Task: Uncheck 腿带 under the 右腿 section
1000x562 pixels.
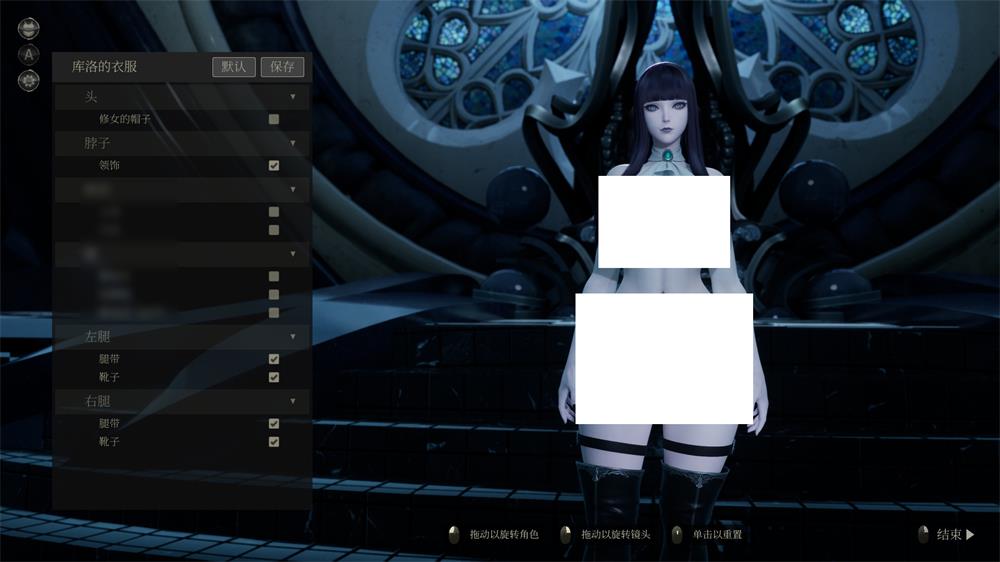Action: [274, 423]
